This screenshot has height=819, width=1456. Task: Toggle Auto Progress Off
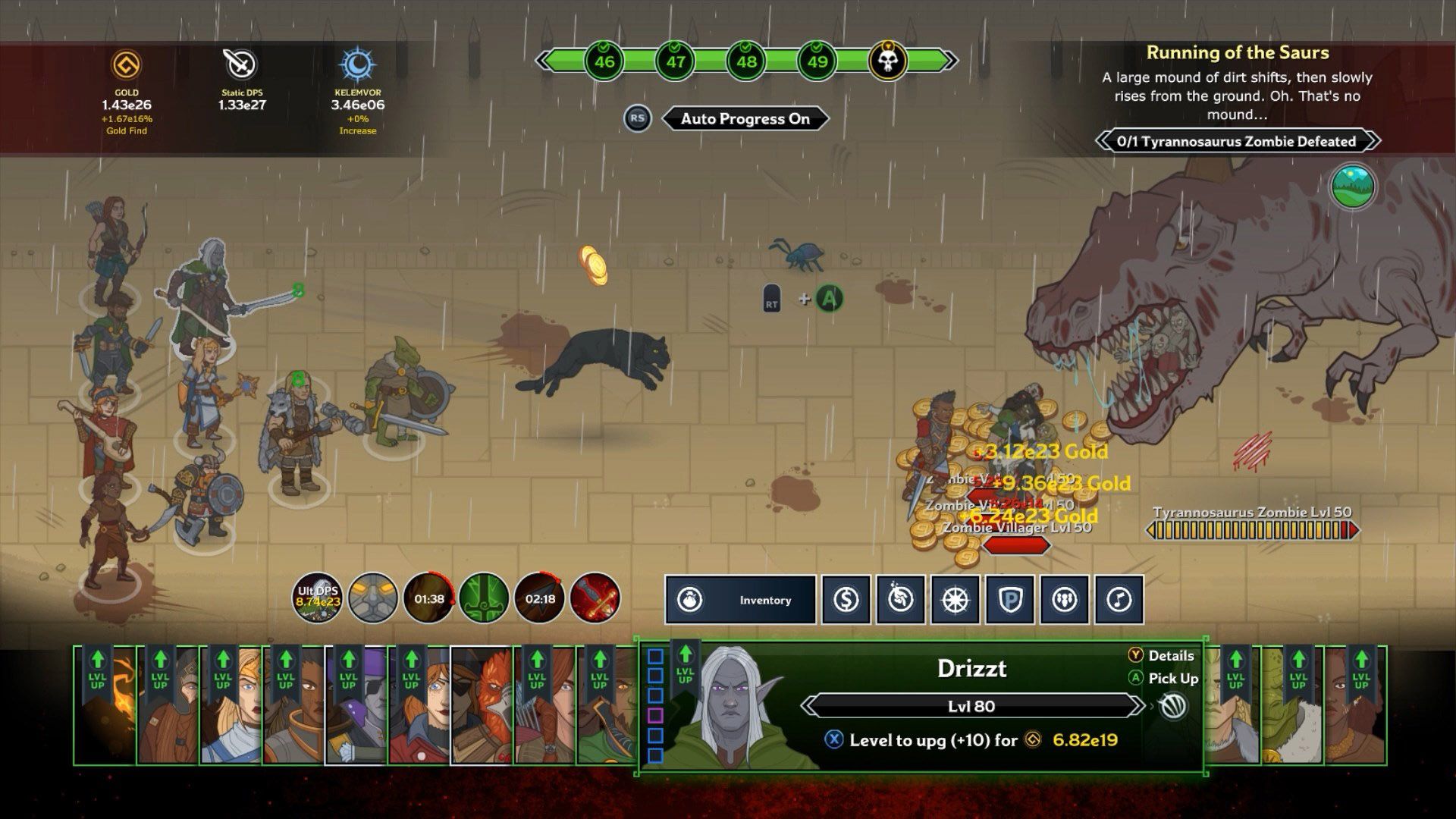pyautogui.click(x=745, y=118)
